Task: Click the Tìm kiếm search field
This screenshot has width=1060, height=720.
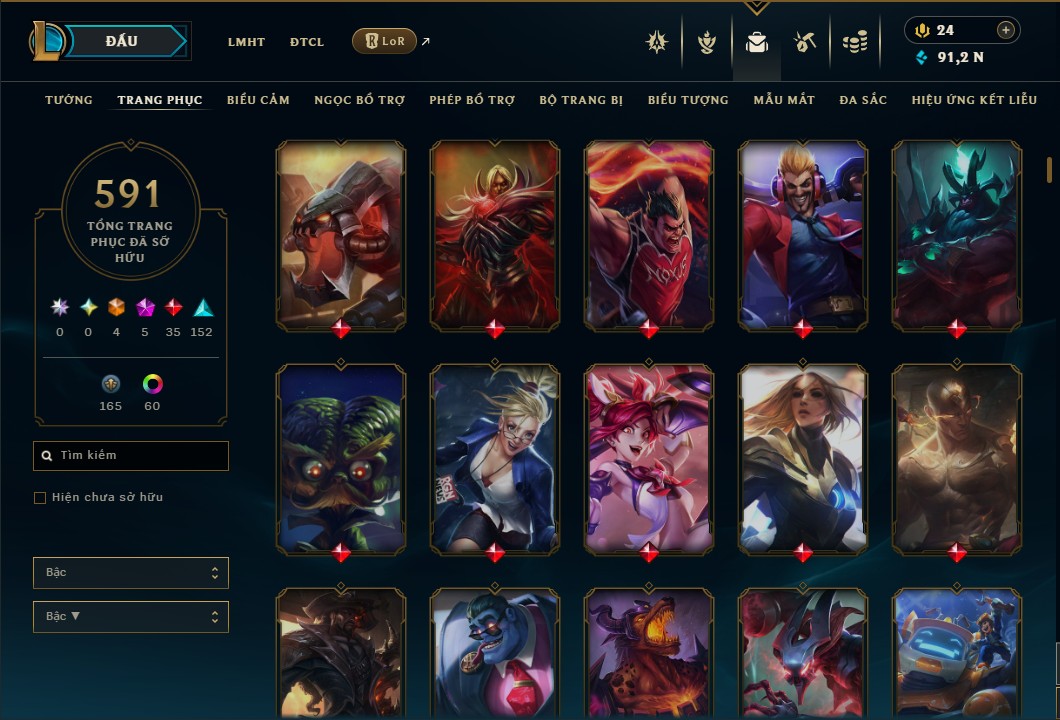Action: coord(131,456)
